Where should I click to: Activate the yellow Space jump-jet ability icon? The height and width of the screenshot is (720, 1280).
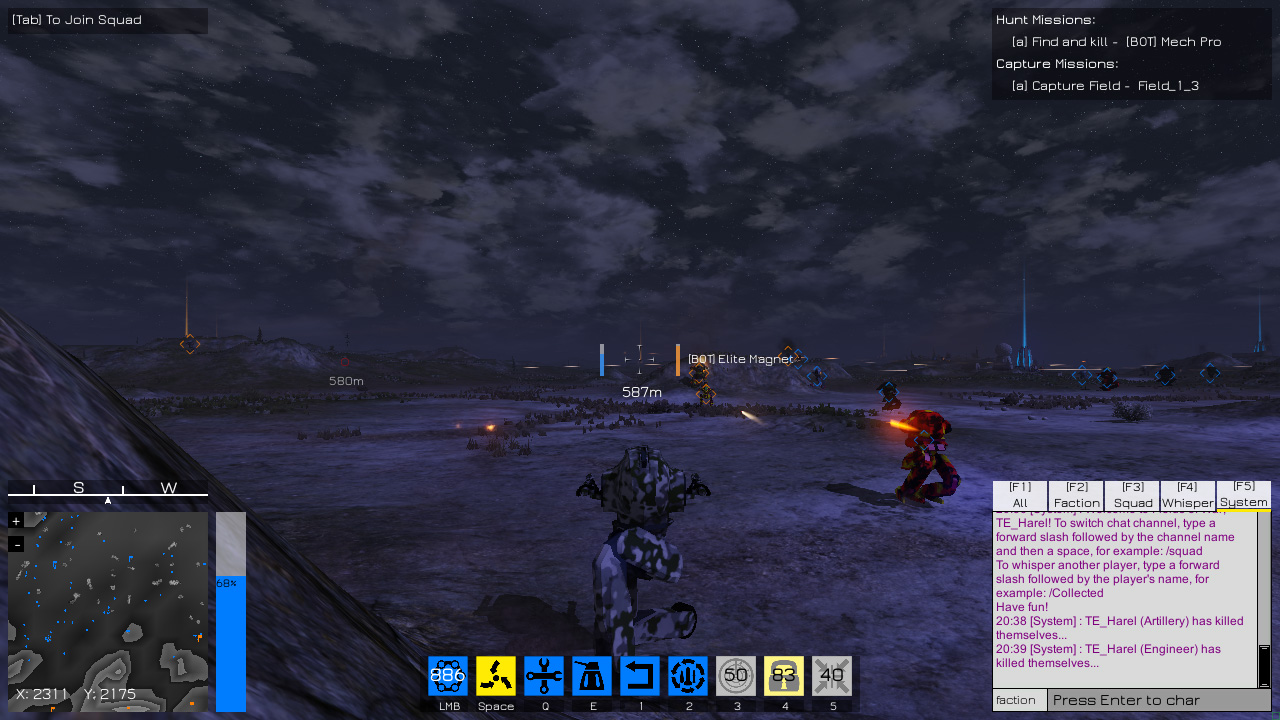496,675
